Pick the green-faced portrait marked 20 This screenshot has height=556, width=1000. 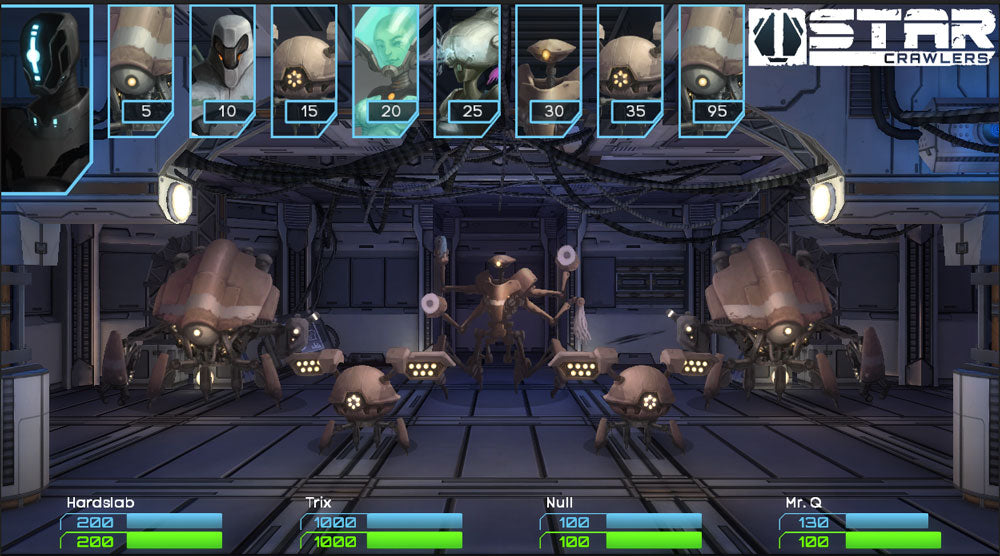386,70
